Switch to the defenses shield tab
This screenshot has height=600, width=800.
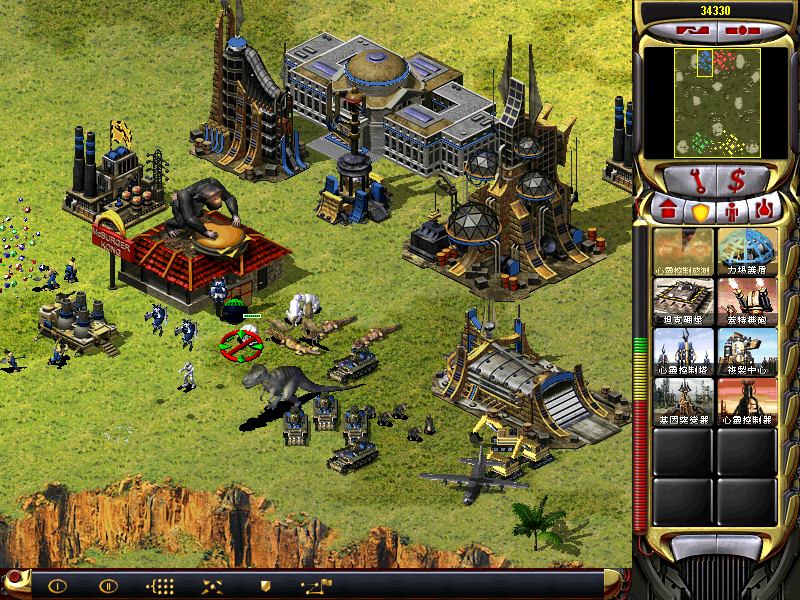[698, 212]
